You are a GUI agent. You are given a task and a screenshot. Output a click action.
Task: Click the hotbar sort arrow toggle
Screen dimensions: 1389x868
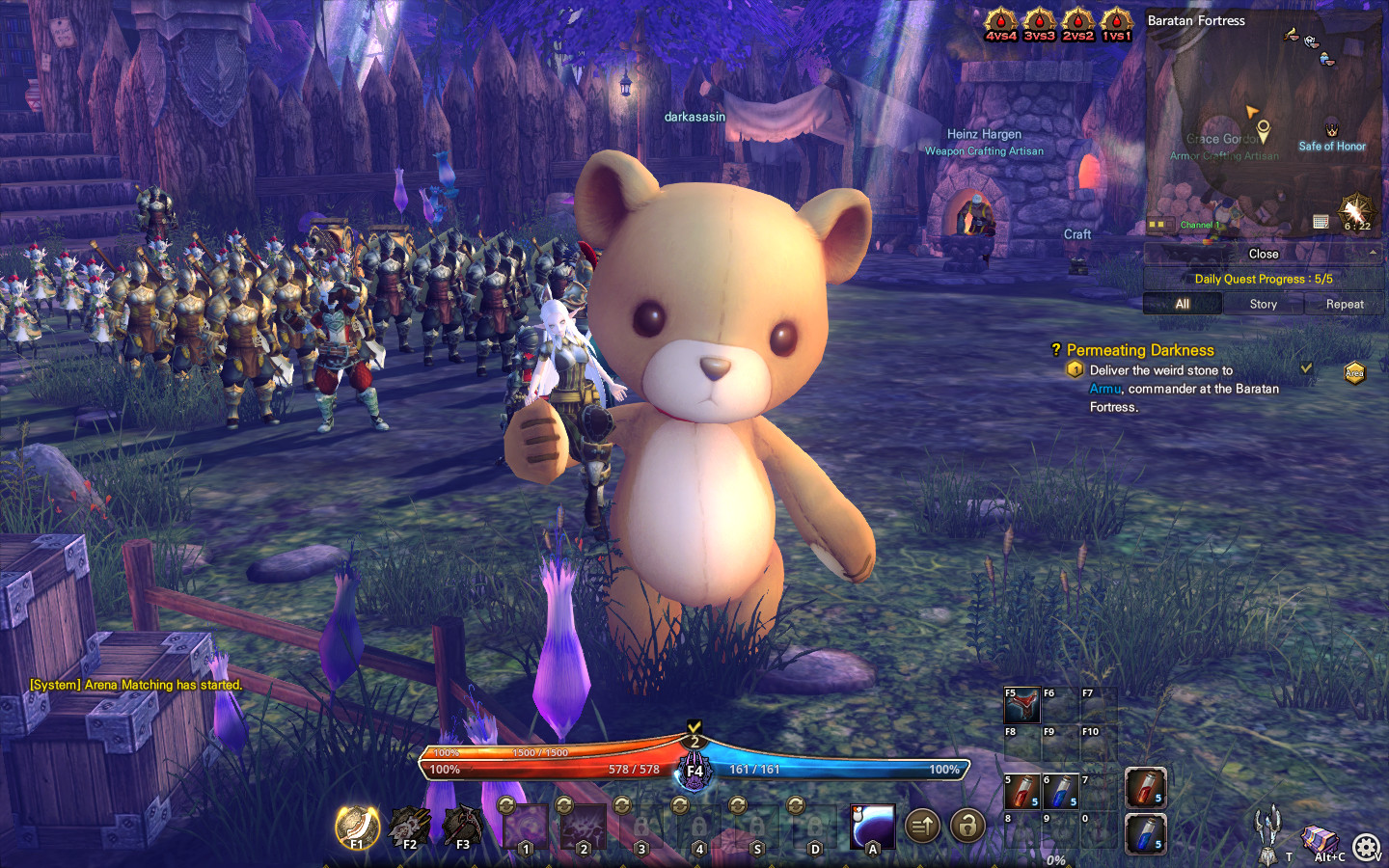coord(922,827)
